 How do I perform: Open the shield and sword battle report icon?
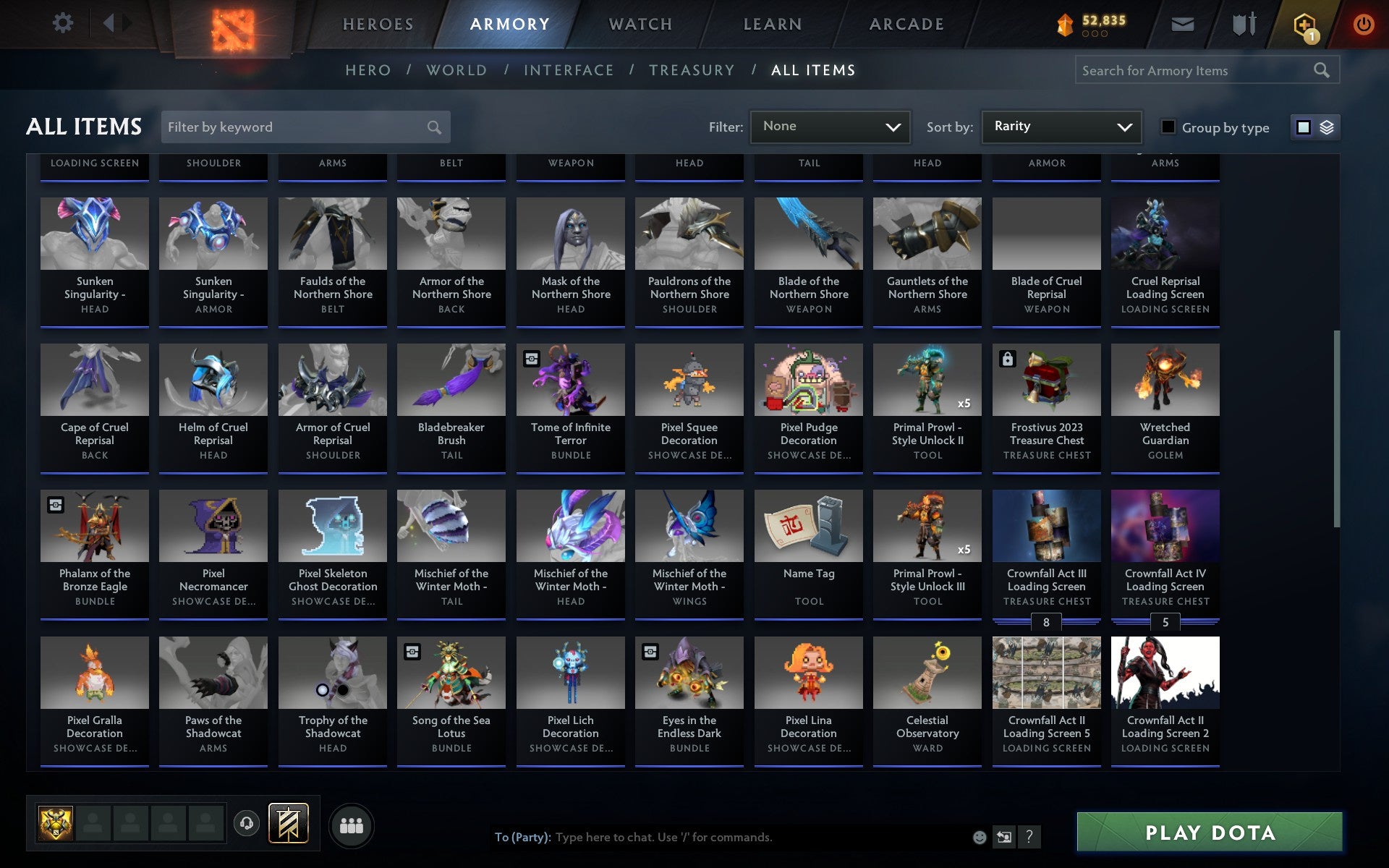coord(1242,23)
